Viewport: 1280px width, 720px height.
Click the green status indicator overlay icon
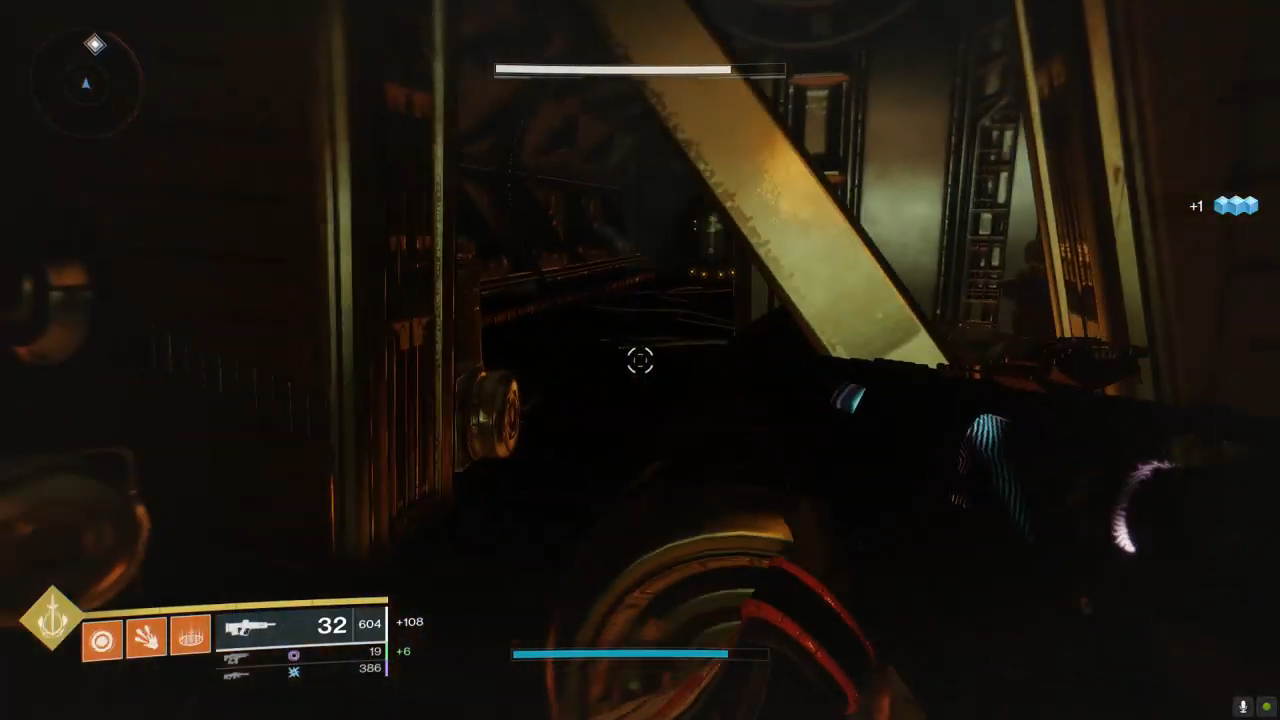point(1267,706)
